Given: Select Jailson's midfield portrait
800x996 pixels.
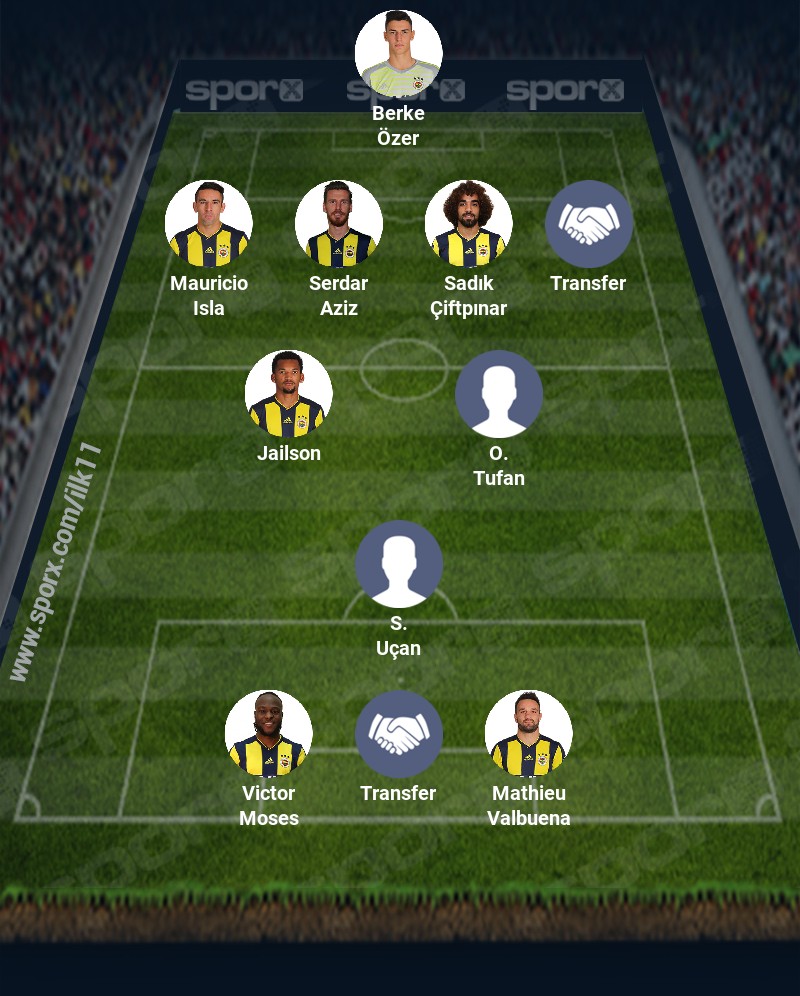Looking at the screenshot, I should point(288,394).
